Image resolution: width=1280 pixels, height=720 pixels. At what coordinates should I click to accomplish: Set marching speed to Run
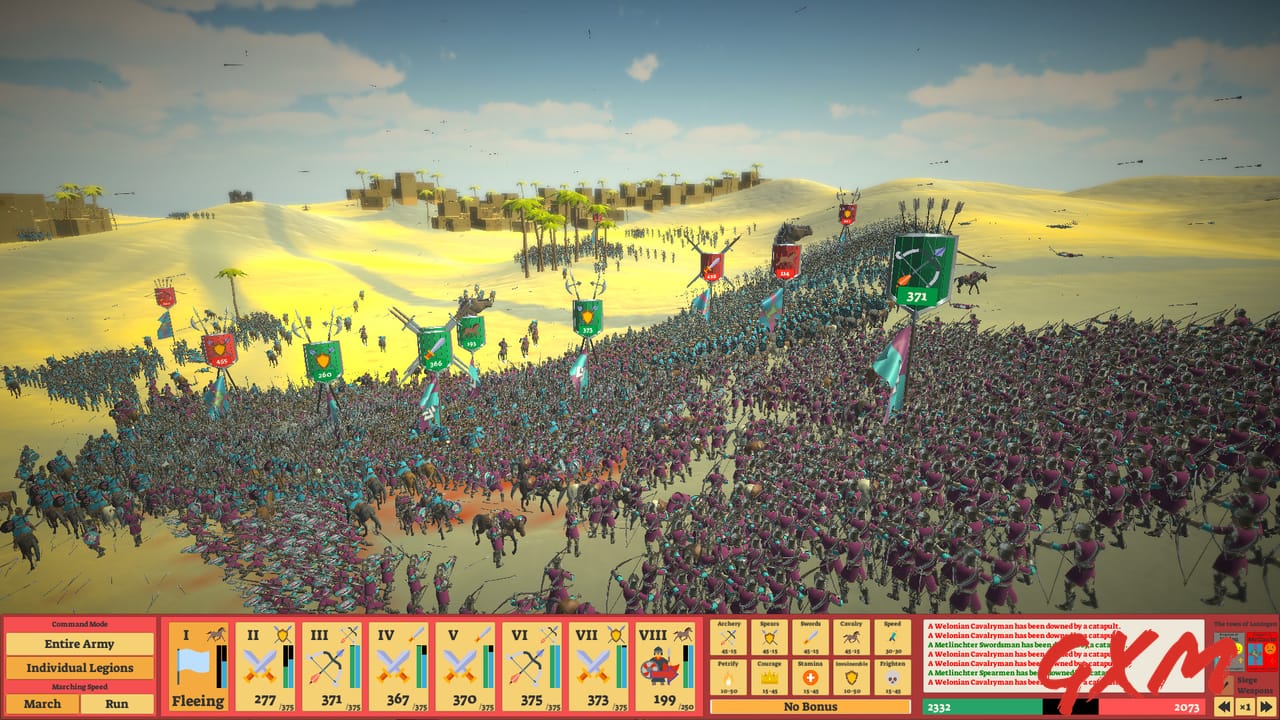(118, 704)
